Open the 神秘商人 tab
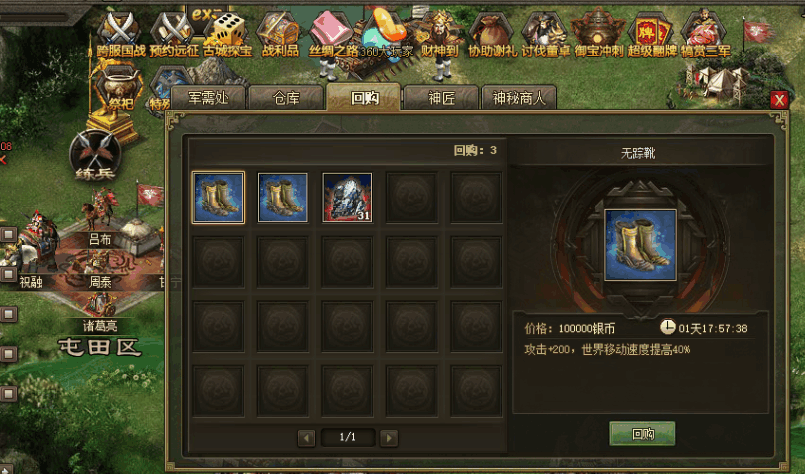Viewport: 805px width, 474px height. tap(519, 98)
